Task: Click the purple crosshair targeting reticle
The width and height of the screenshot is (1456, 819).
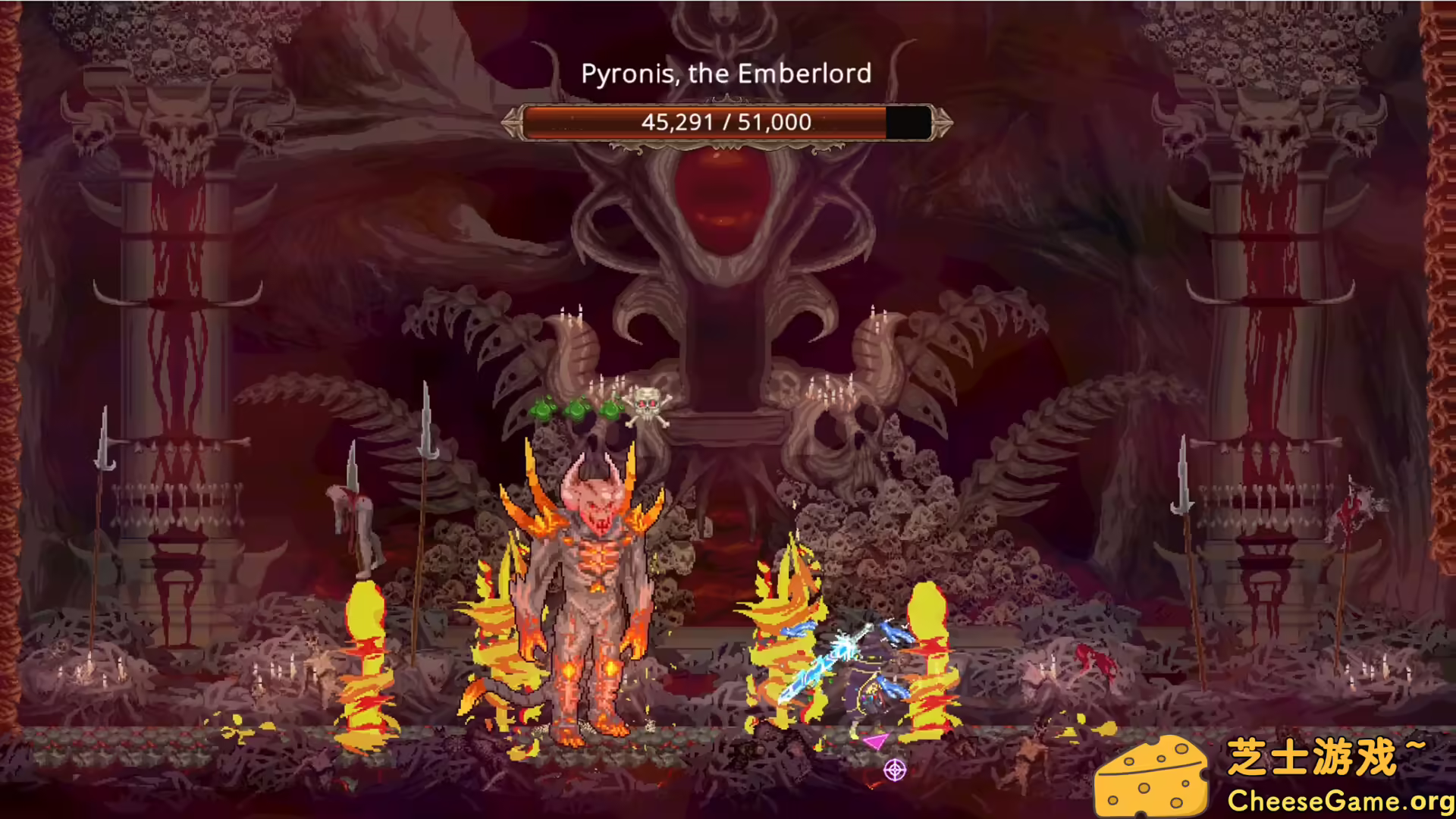Action: [x=895, y=770]
